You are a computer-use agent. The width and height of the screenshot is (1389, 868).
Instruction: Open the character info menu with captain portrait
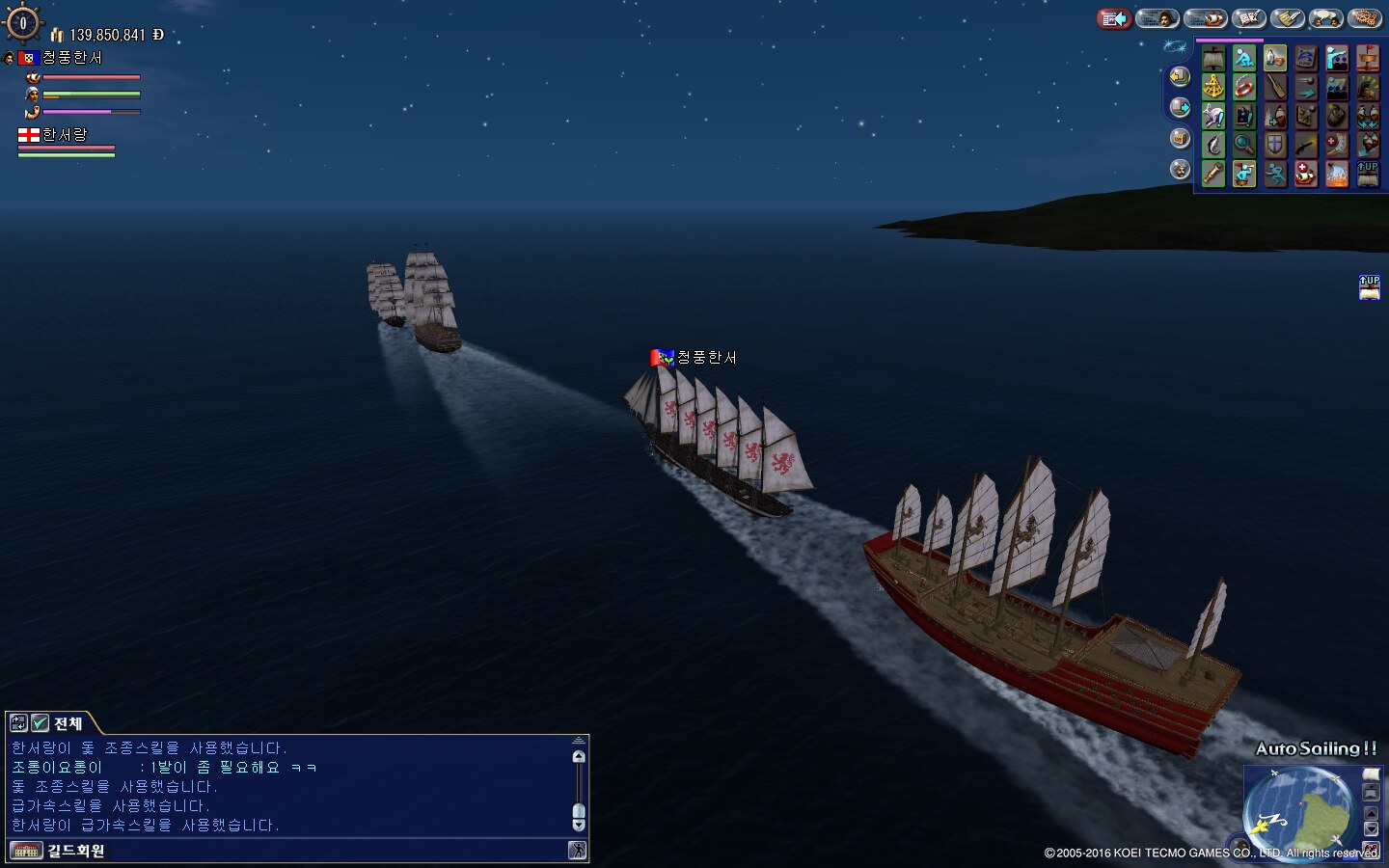pos(1157,18)
